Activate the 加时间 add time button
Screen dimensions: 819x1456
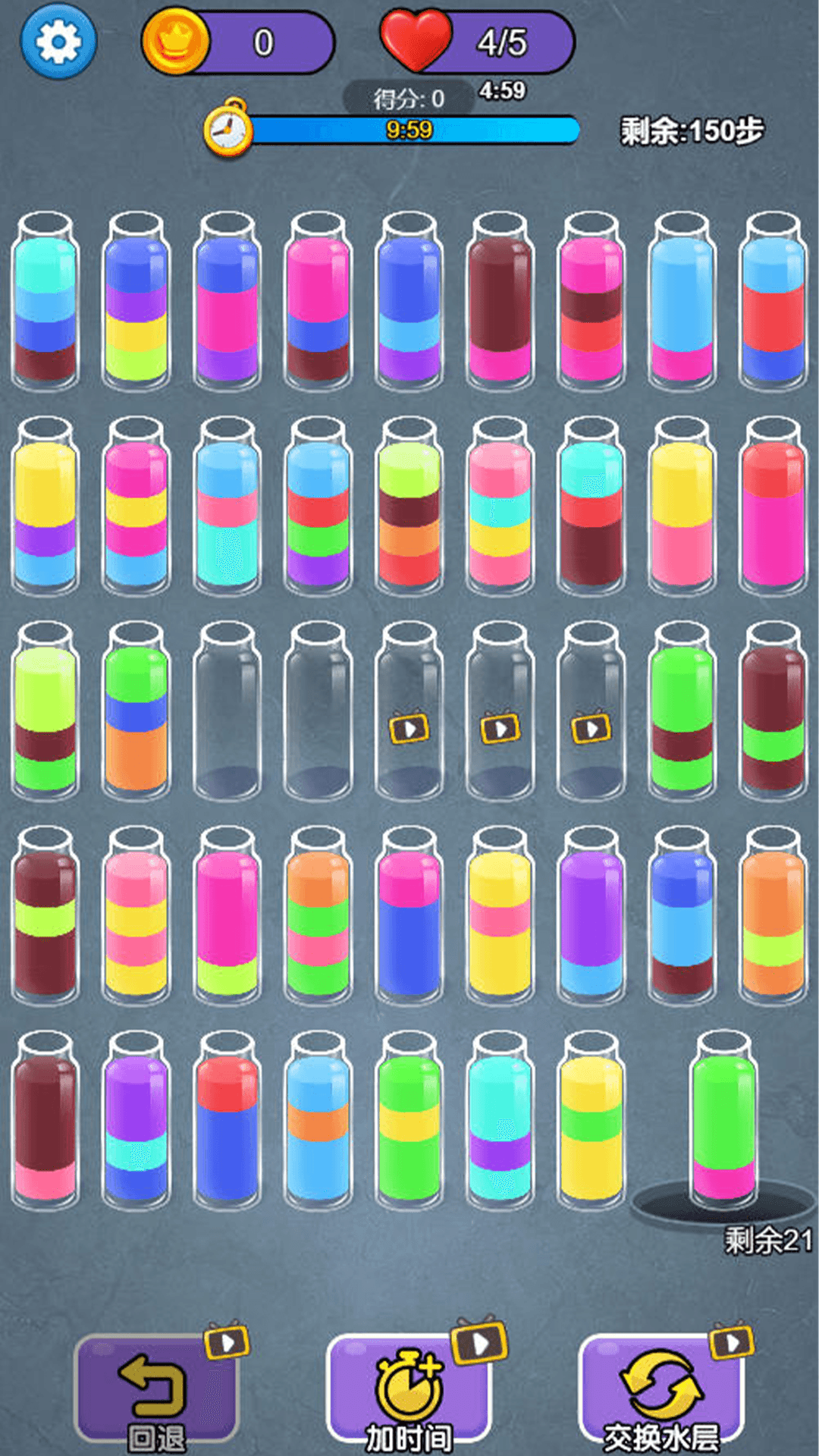pyautogui.click(x=409, y=1389)
